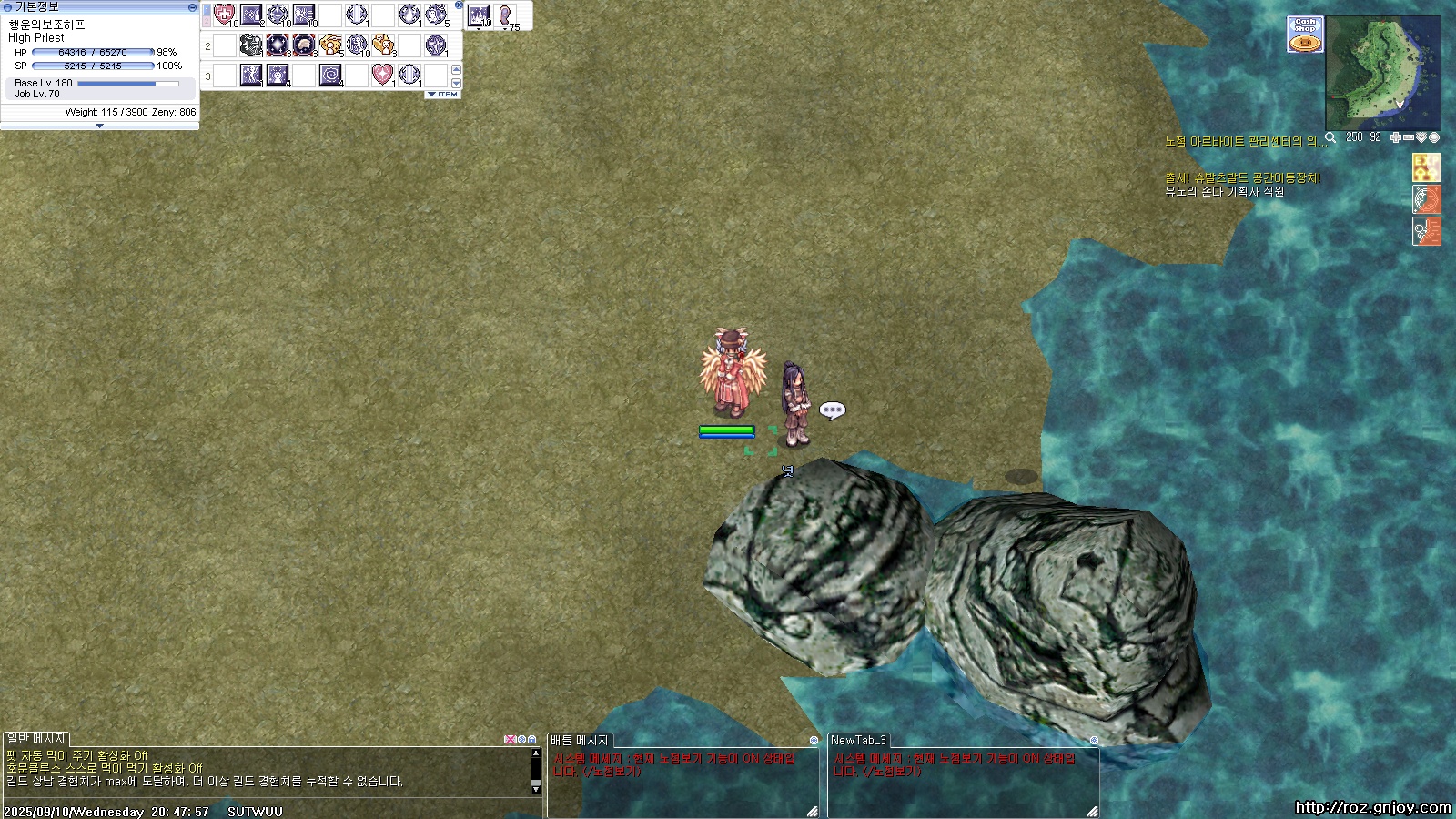Collapse the basic info window

coord(192,6)
